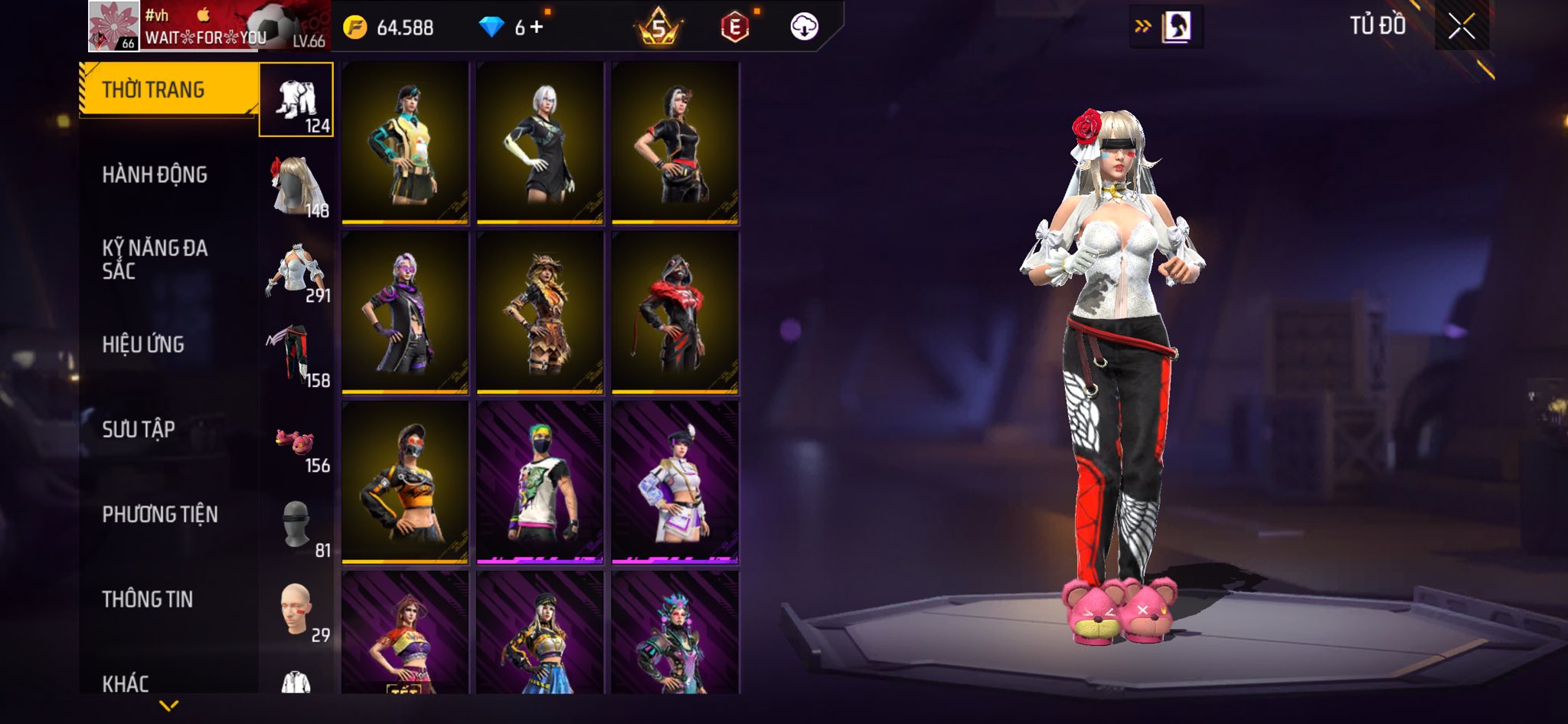Open the pink shoes subcategory with 156 items

296,441
